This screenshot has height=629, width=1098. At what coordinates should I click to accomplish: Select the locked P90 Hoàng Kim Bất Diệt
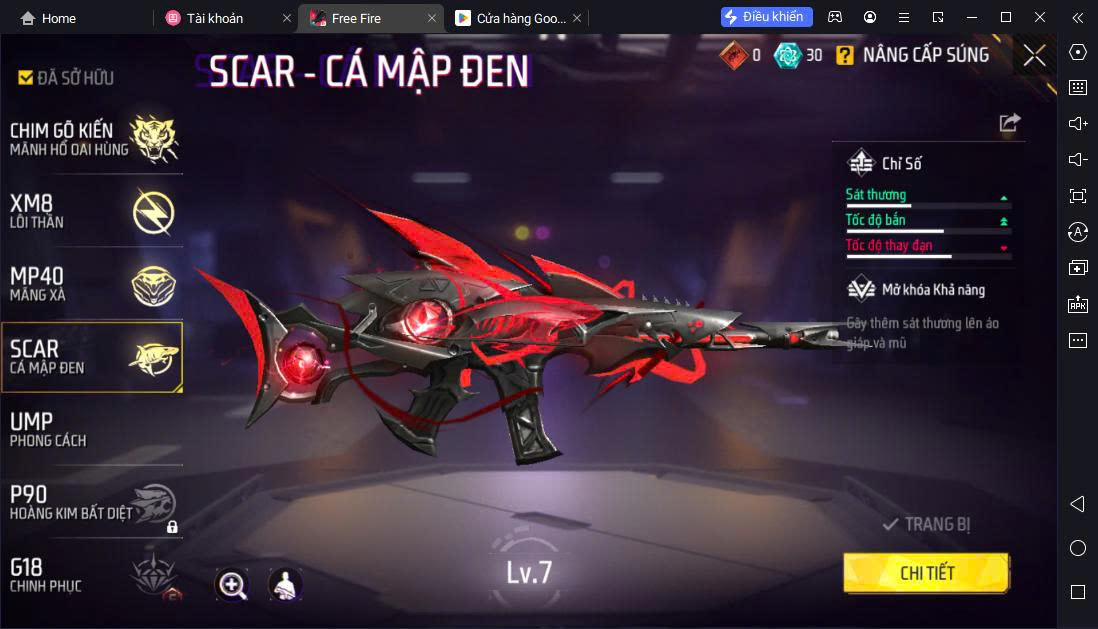point(92,502)
